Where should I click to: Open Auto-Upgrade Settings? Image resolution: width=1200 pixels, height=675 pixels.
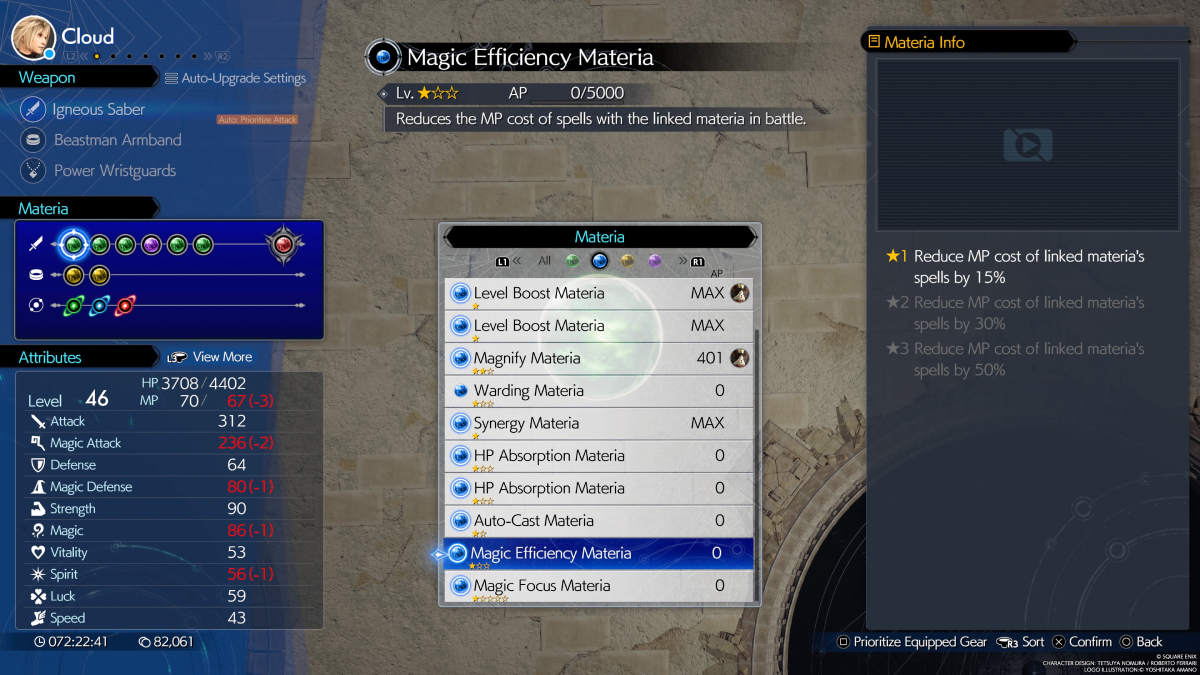point(236,78)
